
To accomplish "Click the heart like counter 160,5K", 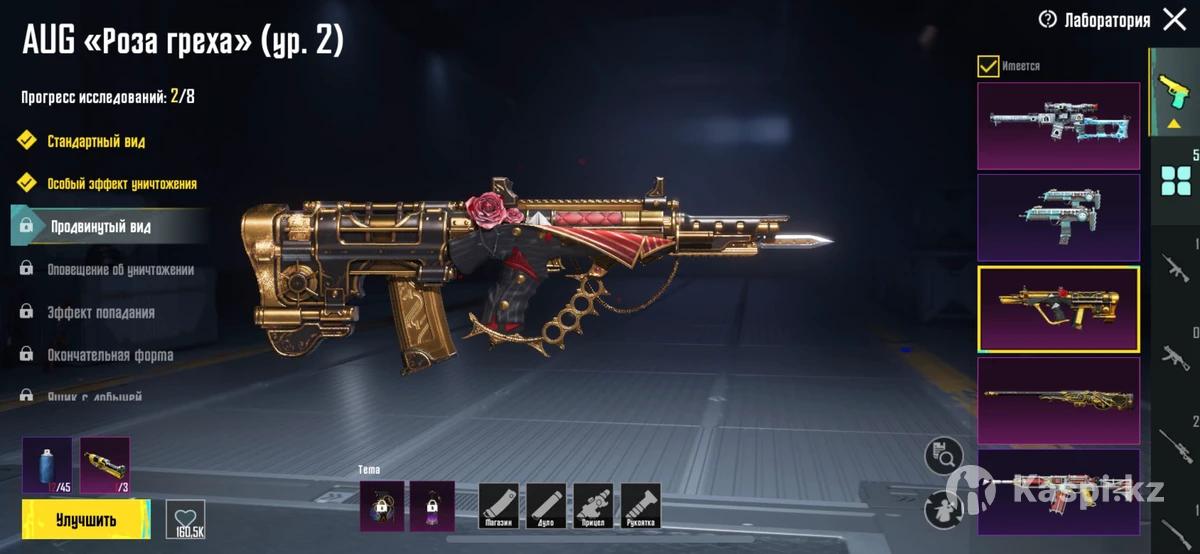I will click(185, 519).
